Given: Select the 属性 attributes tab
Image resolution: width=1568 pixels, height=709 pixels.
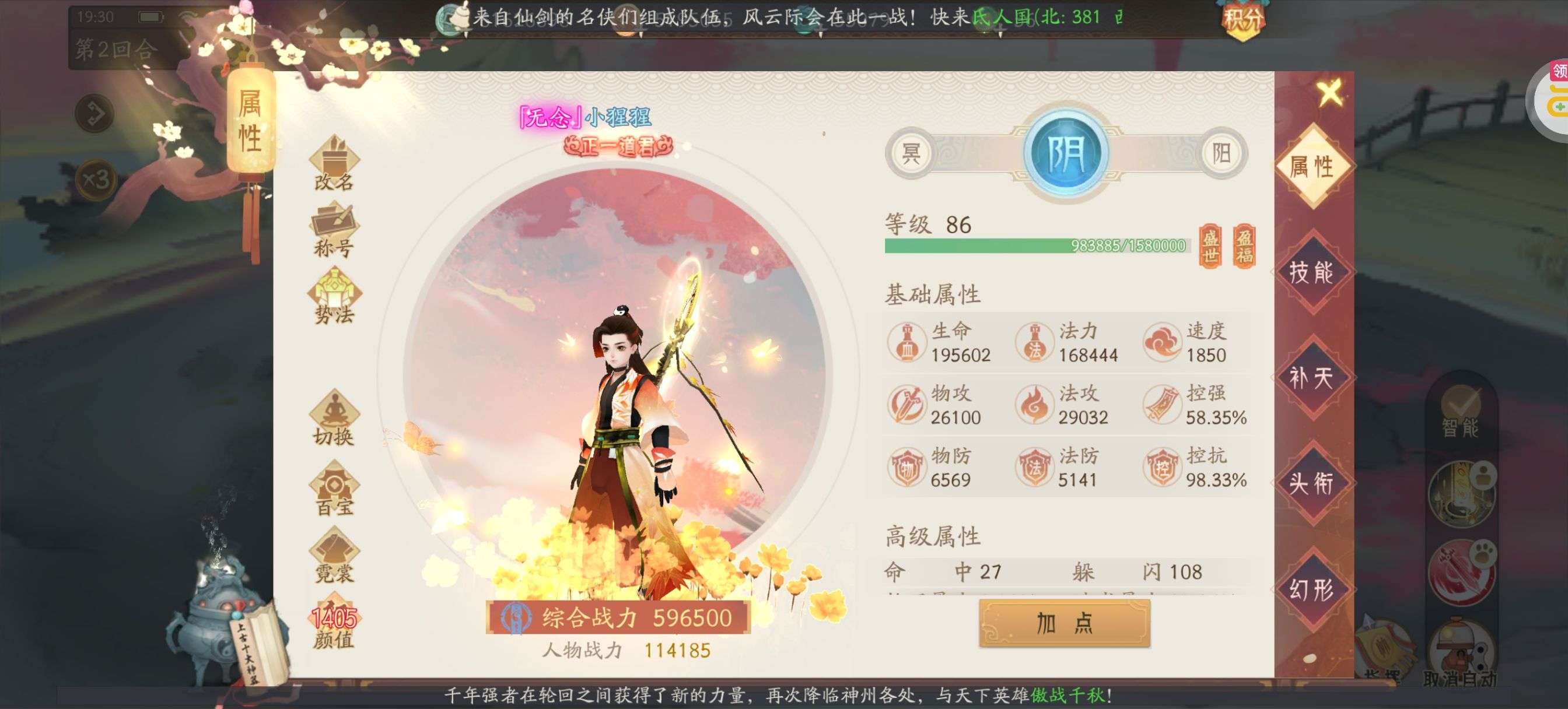Looking at the screenshot, I should click(1311, 166).
